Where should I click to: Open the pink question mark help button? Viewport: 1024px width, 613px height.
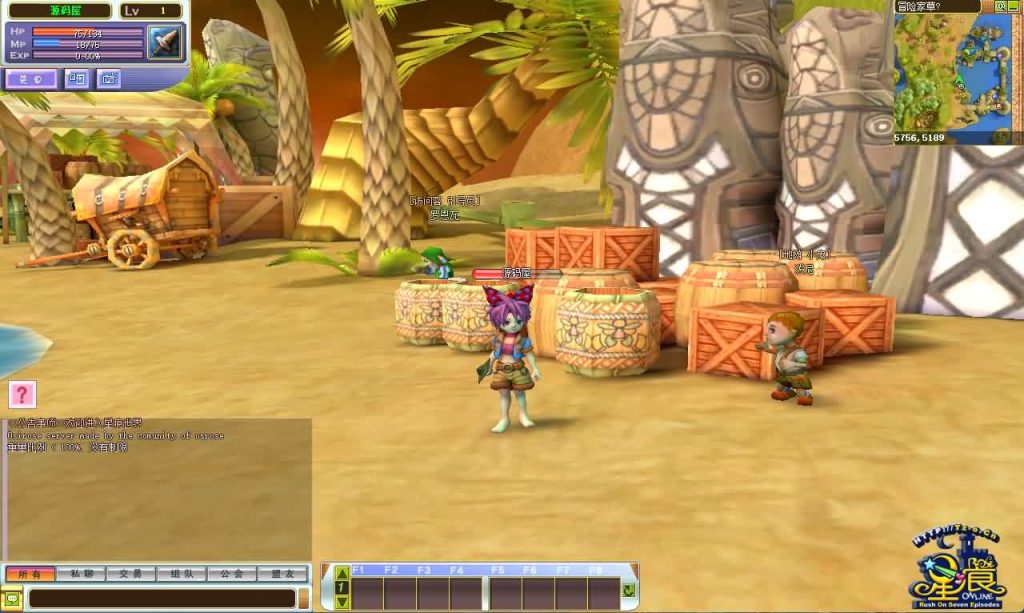[x=22, y=394]
